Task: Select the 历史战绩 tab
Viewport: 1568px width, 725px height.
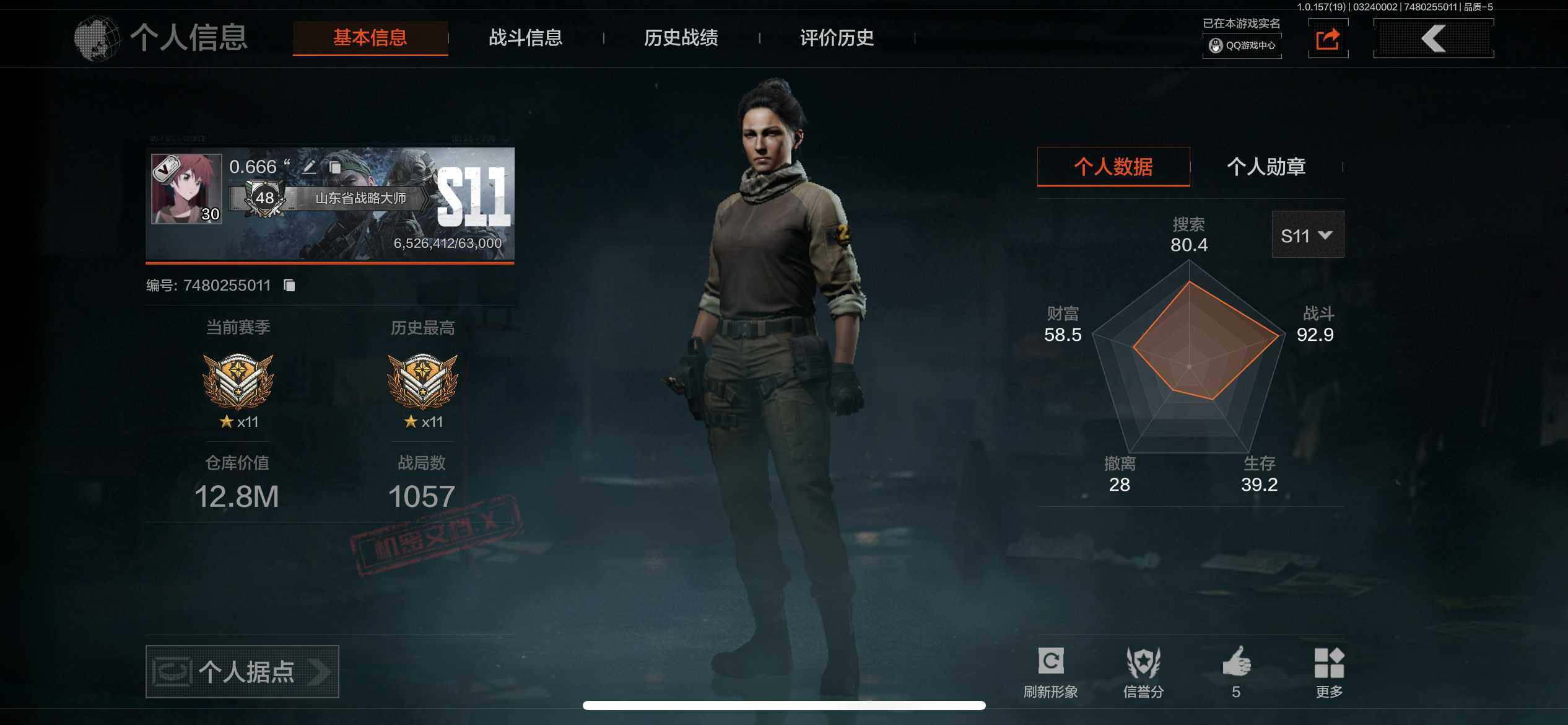Action: point(681,38)
